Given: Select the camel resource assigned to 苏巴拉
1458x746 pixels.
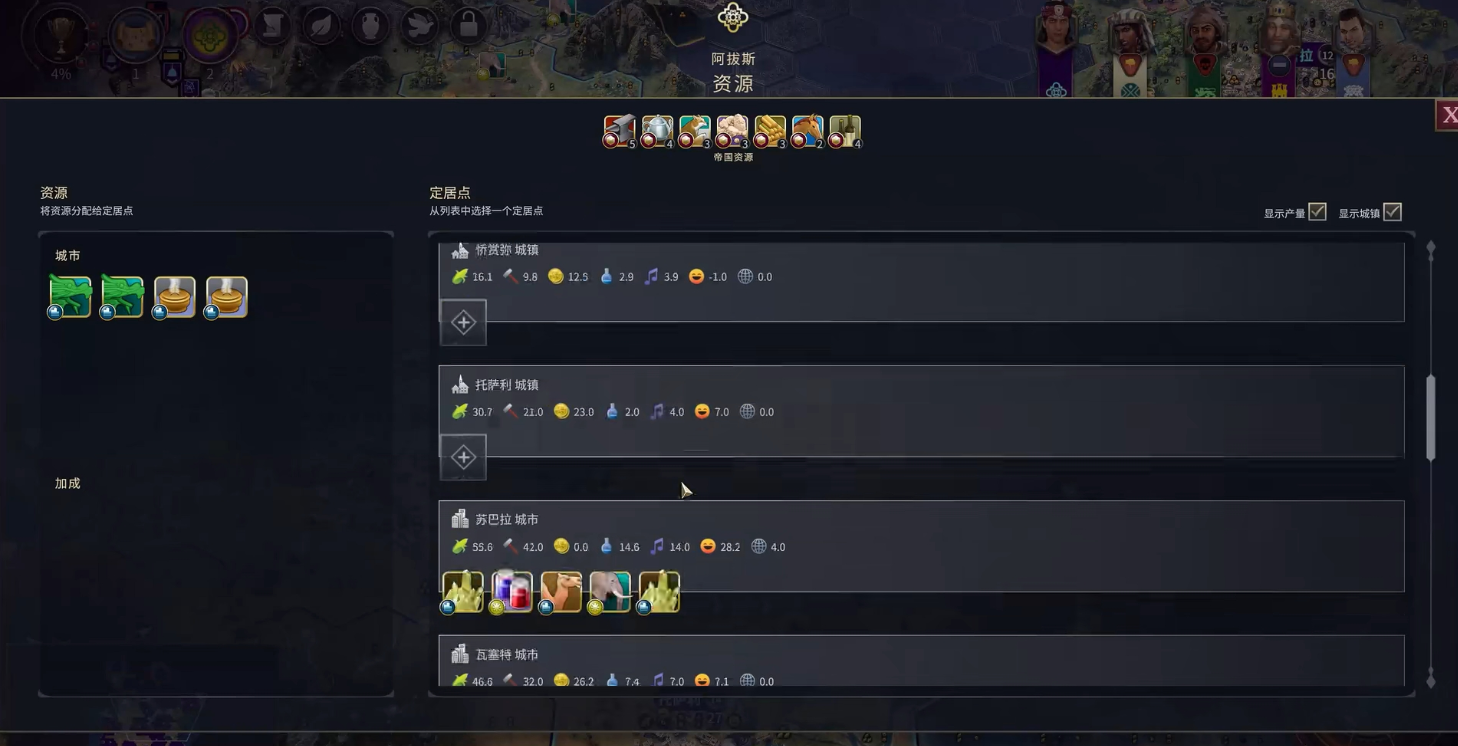Looking at the screenshot, I should (x=560, y=590).
